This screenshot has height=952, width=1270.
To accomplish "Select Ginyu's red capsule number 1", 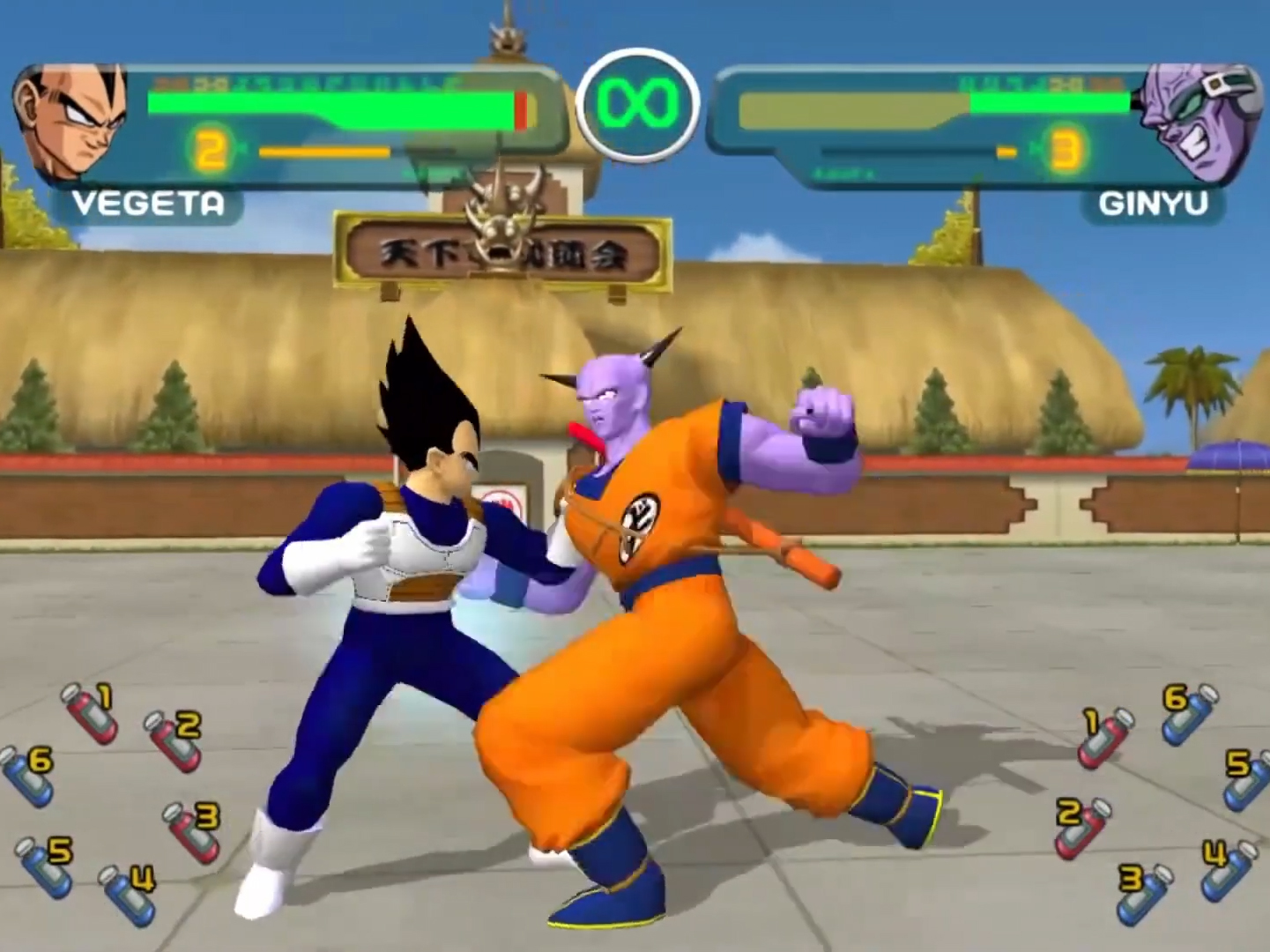I will (x=1107, y=737).
